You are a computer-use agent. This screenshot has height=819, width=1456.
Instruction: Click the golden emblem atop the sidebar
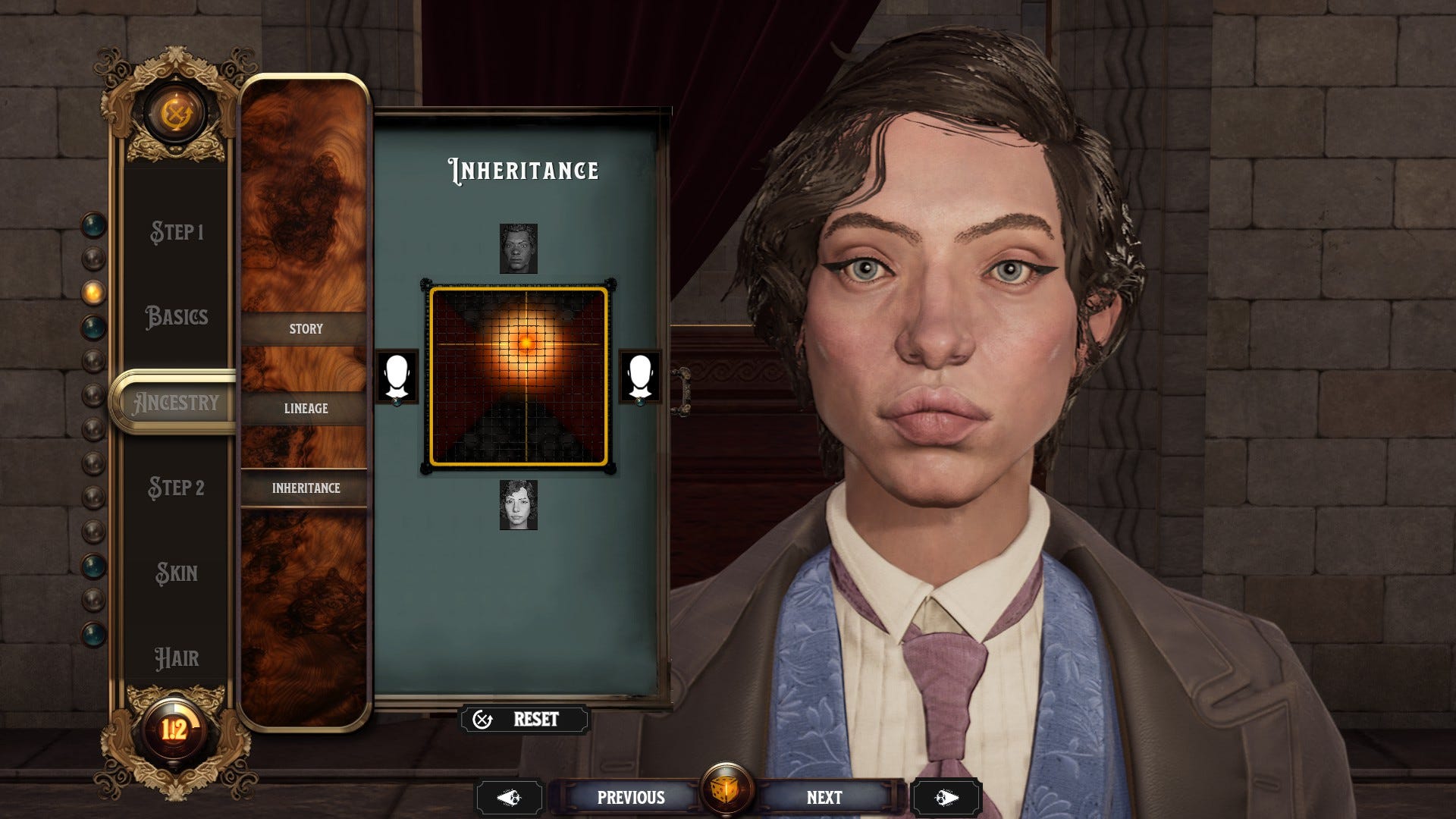point(176,115)
